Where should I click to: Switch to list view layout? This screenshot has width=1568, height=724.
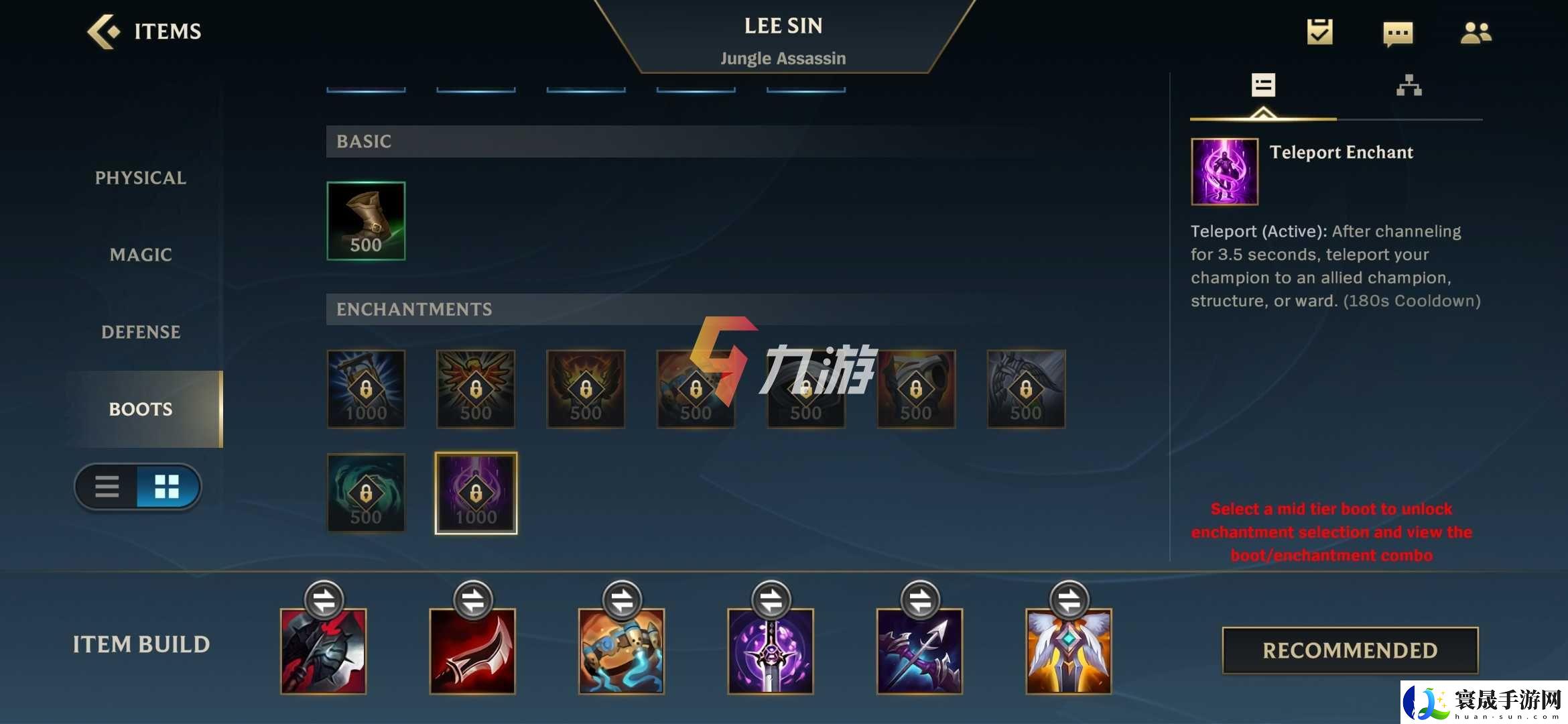click(x=107, y=487)
